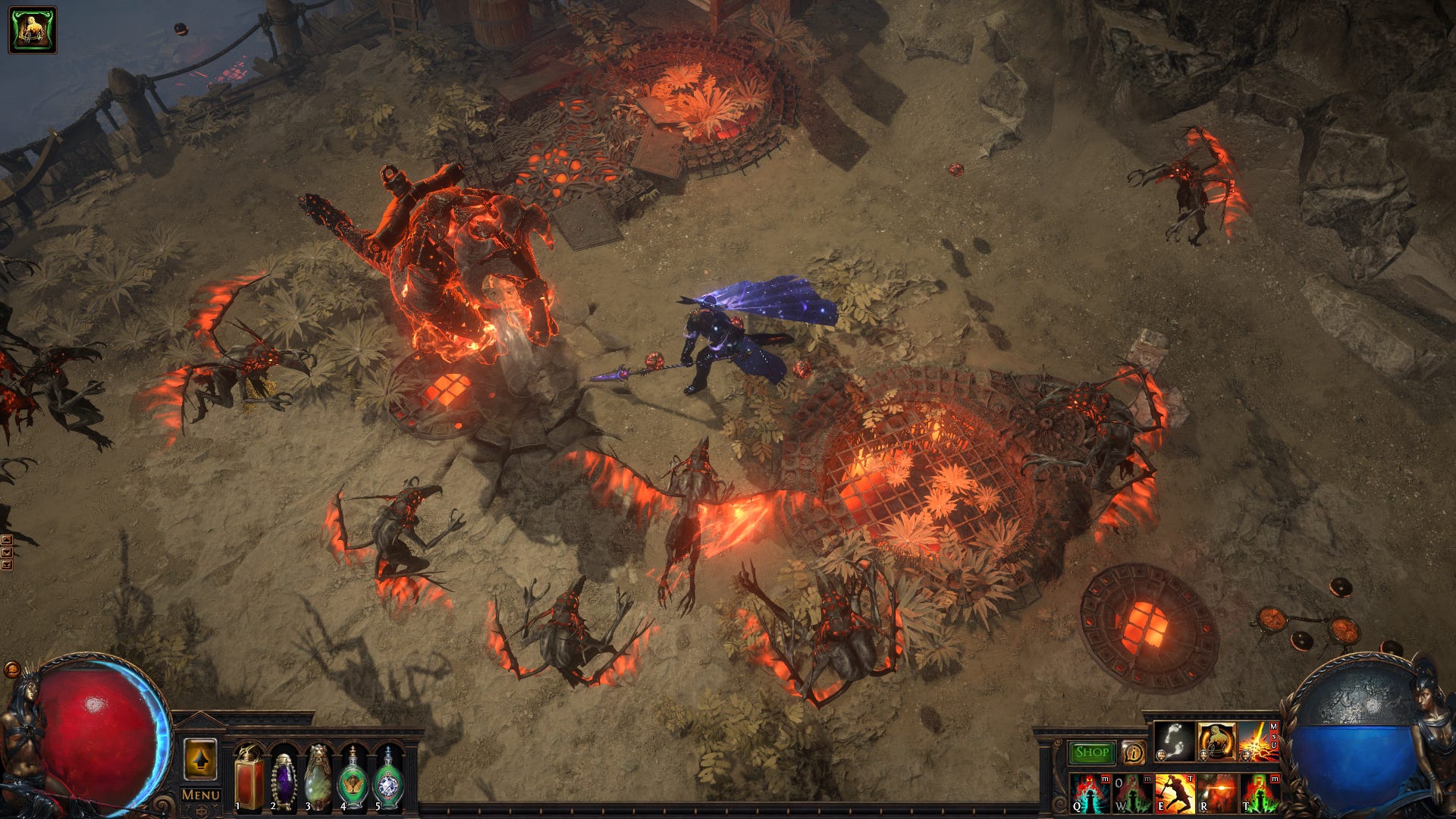Click the green-framed buff icon
1456x819 pixels.
point(33,30)
